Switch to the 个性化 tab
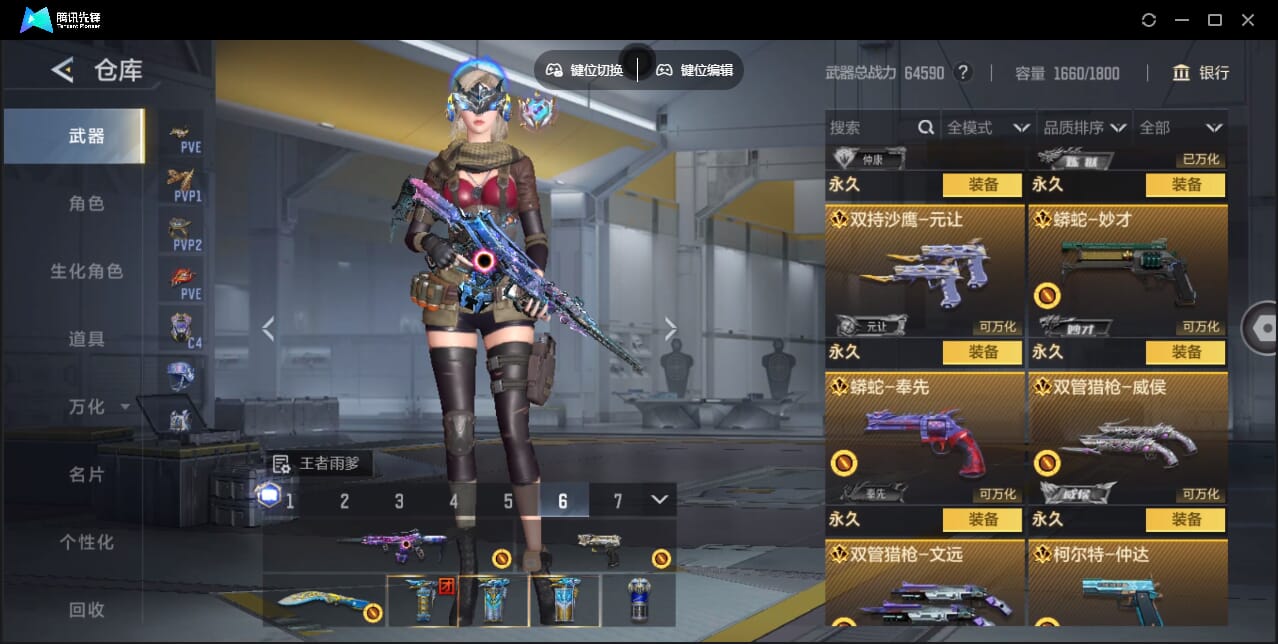Image resolution: width=1278 pixels, height=644 pixels. (x=86, y=542)
